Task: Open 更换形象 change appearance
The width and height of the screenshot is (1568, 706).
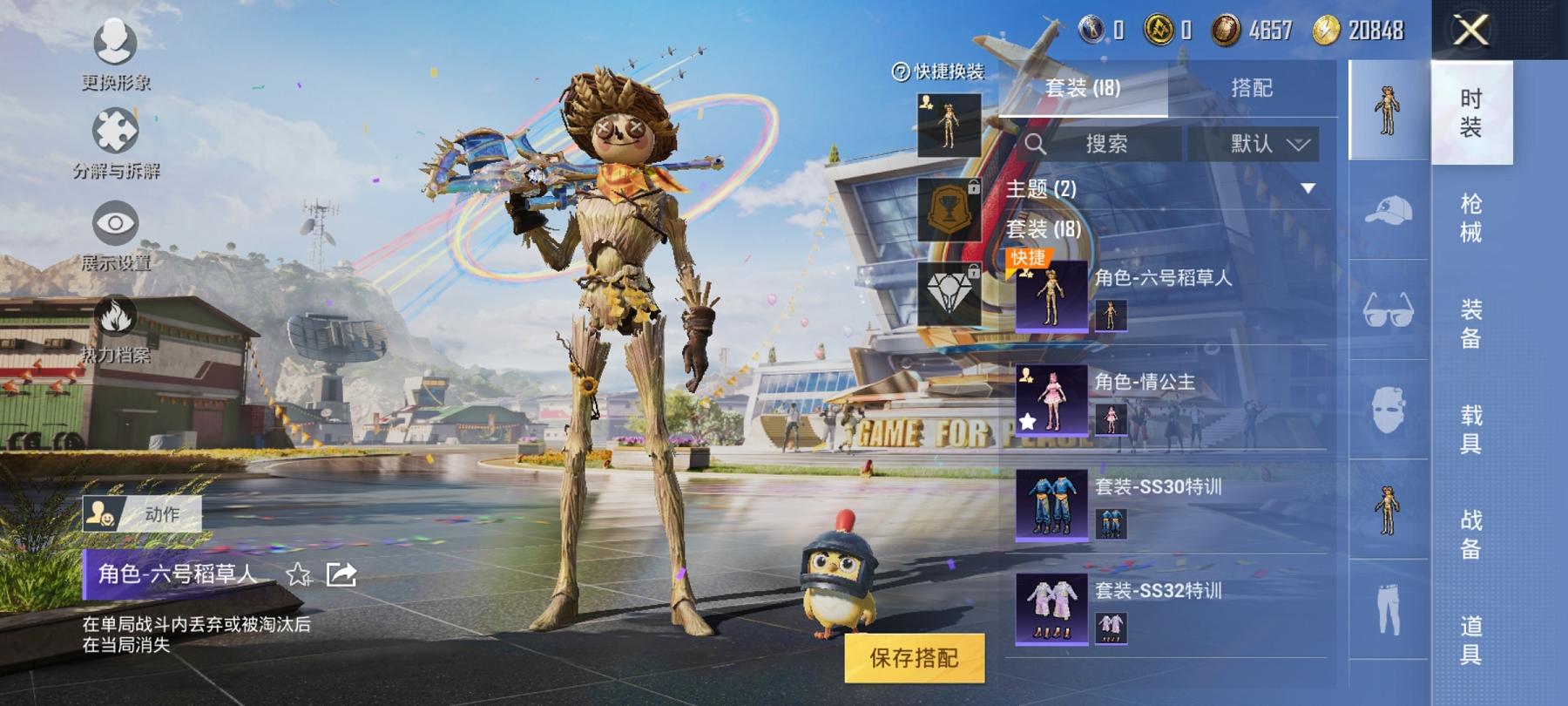Action: pos(115,54)
